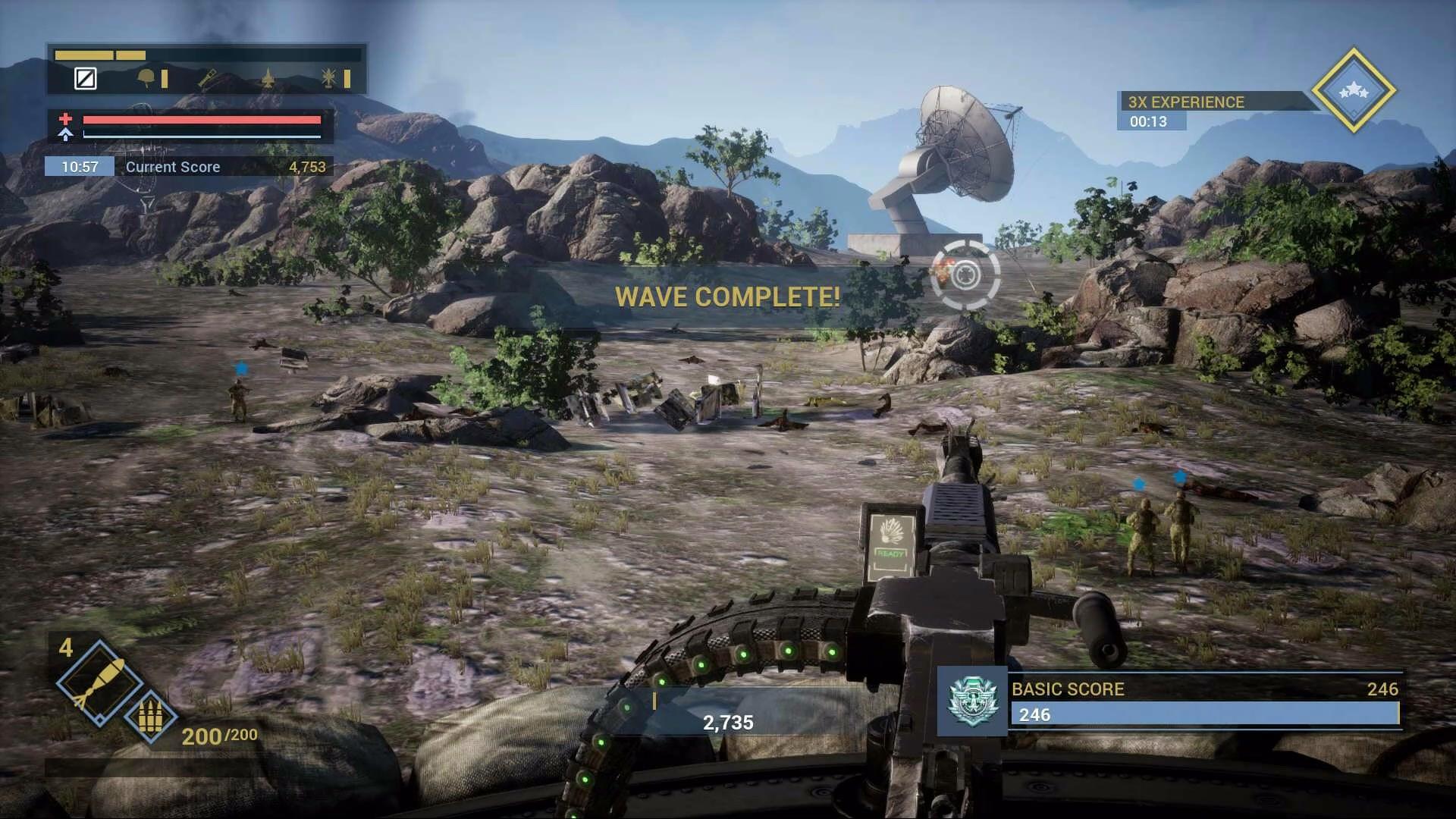Image resolution: width=1456 pixels, height=819 pixels.
Task: Call in the soldier helmet reinforcement
Action: 146,78
